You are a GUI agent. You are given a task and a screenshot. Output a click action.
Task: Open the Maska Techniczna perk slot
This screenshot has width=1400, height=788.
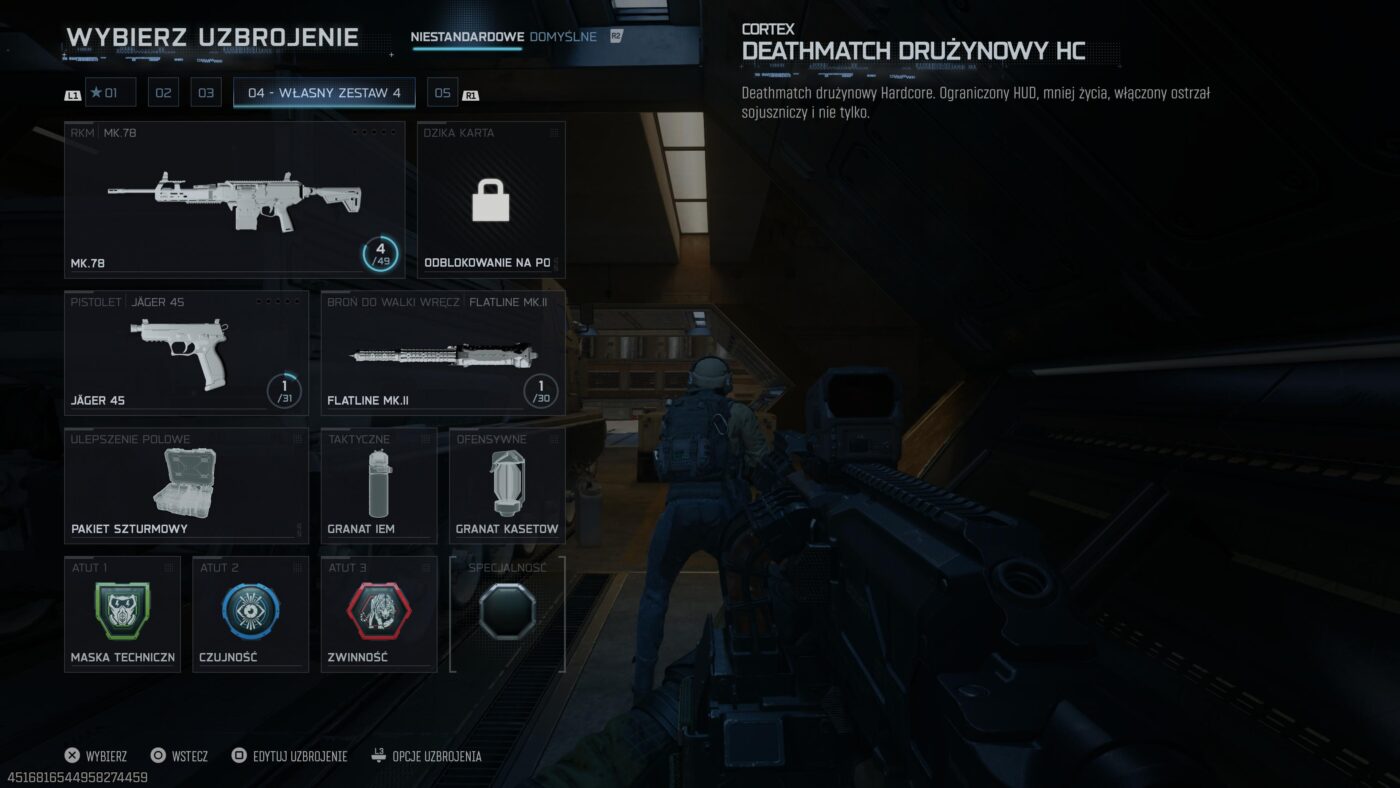coord(122,614)
